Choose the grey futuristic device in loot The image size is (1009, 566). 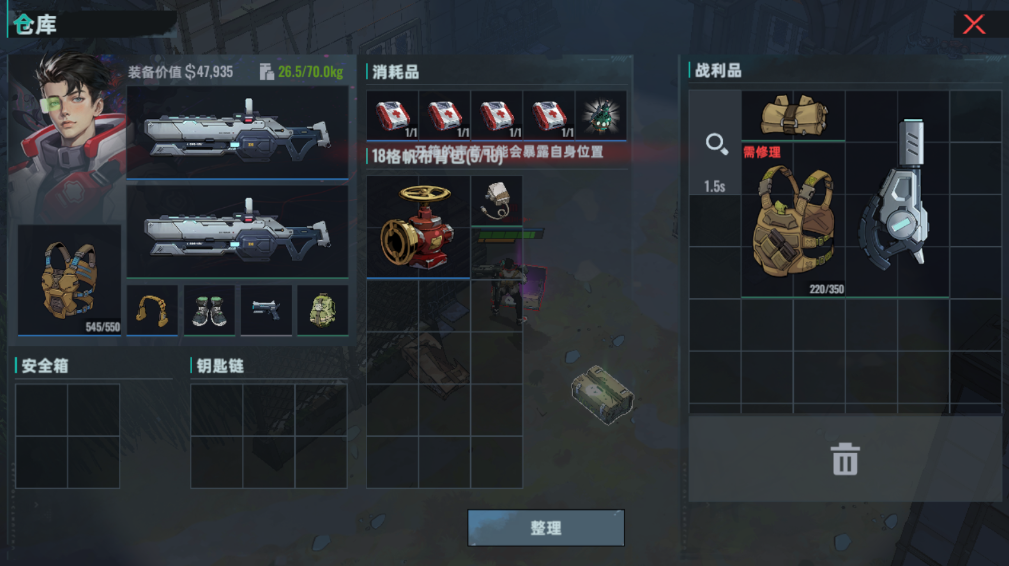tap(898, 195)
